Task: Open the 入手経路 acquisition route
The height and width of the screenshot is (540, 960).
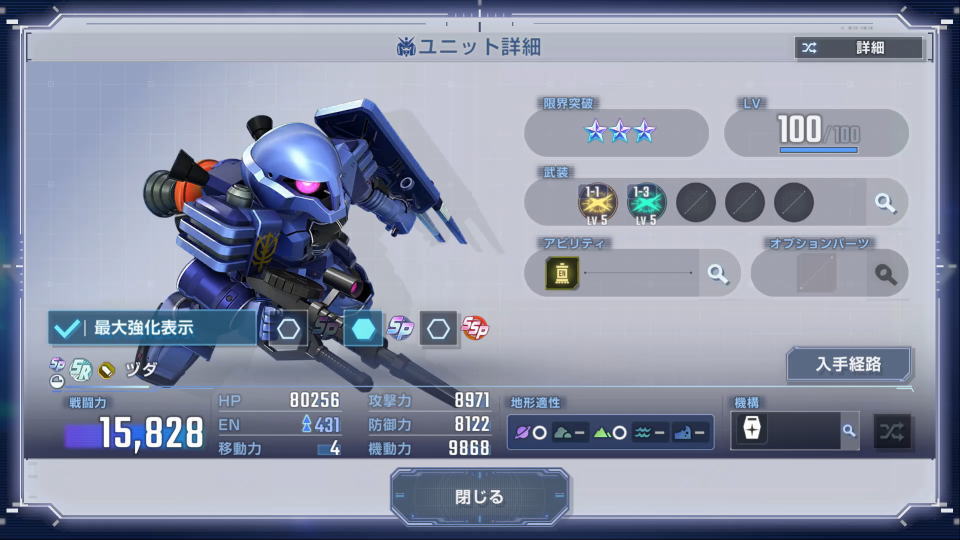Action: [848, 364]
